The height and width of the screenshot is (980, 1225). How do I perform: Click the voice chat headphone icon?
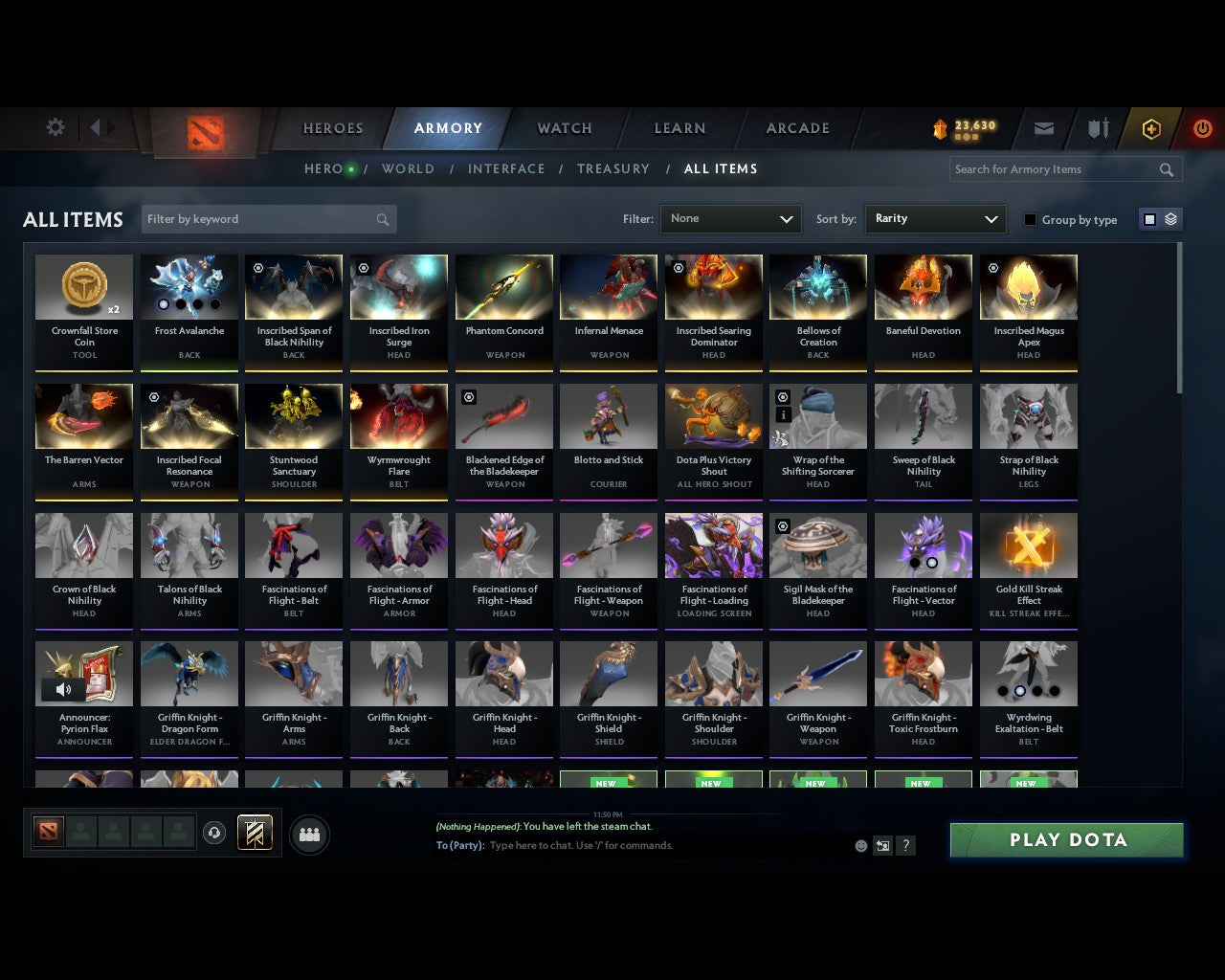tap(215, 833)
